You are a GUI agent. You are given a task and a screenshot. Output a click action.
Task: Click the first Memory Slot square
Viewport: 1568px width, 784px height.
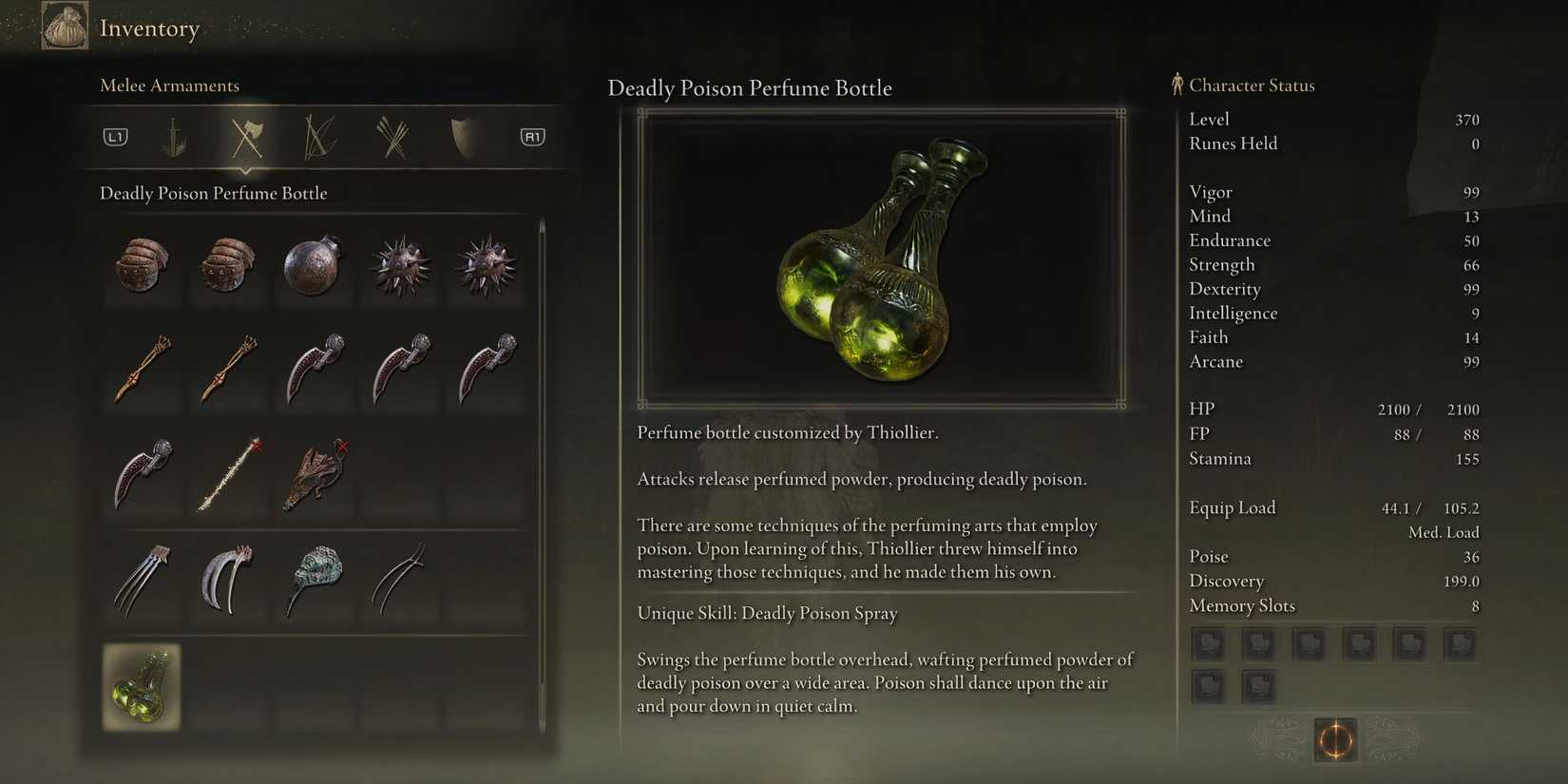pos(1208,643)
